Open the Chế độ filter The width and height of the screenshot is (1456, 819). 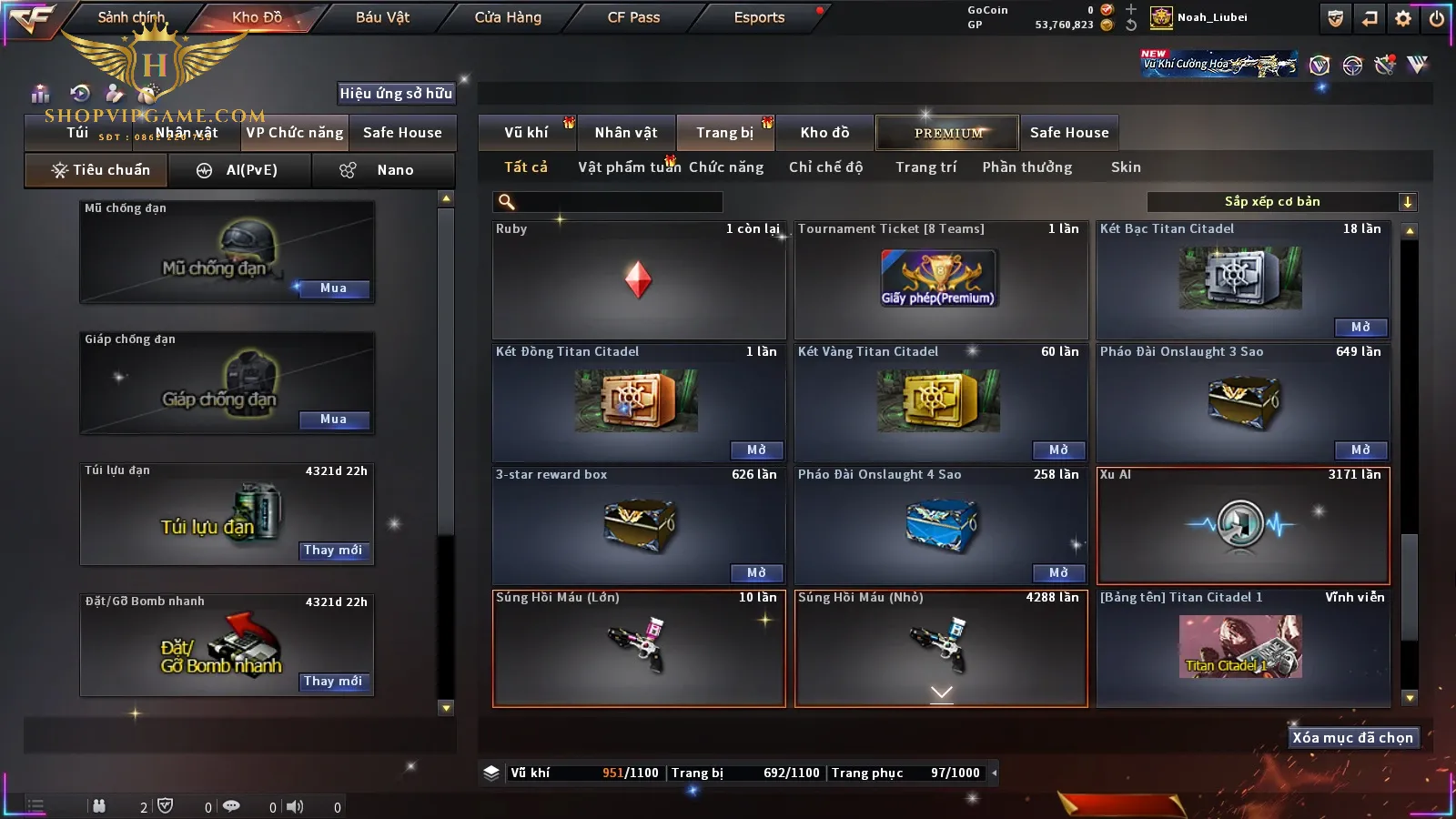click(x=825, y=167)
